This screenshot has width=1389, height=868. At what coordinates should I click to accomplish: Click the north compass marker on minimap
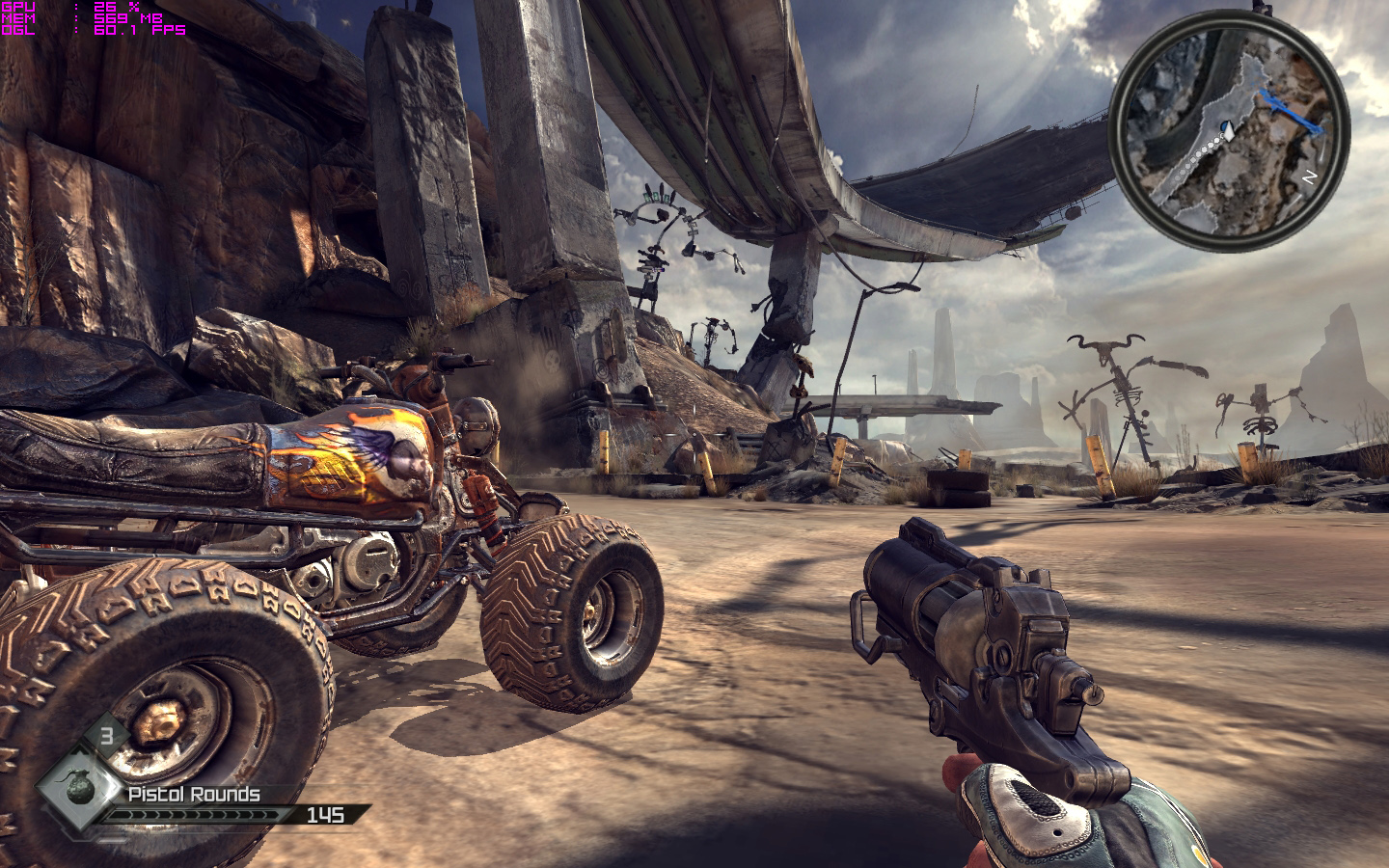(x=1308, y=177)
